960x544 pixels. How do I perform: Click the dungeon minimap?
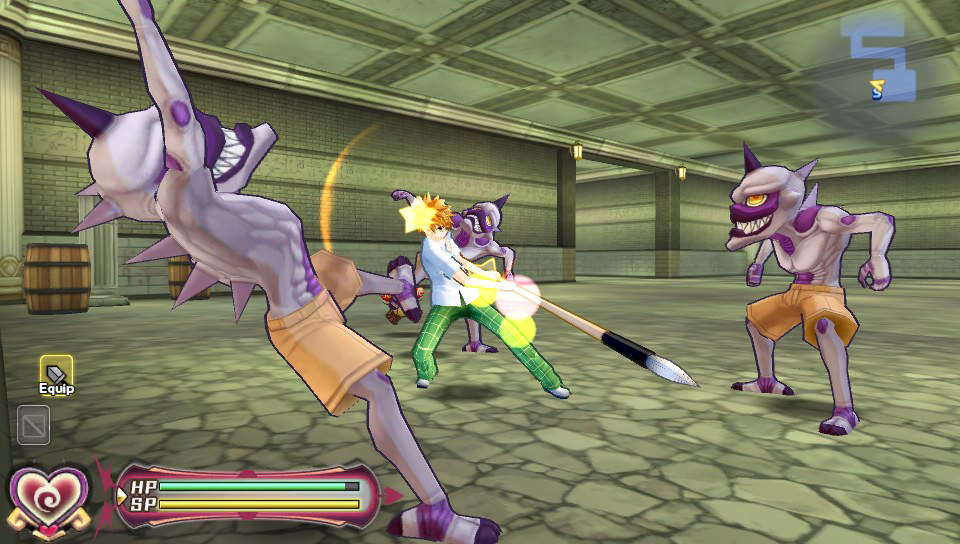pyautogui.click(x=884, y=60)
